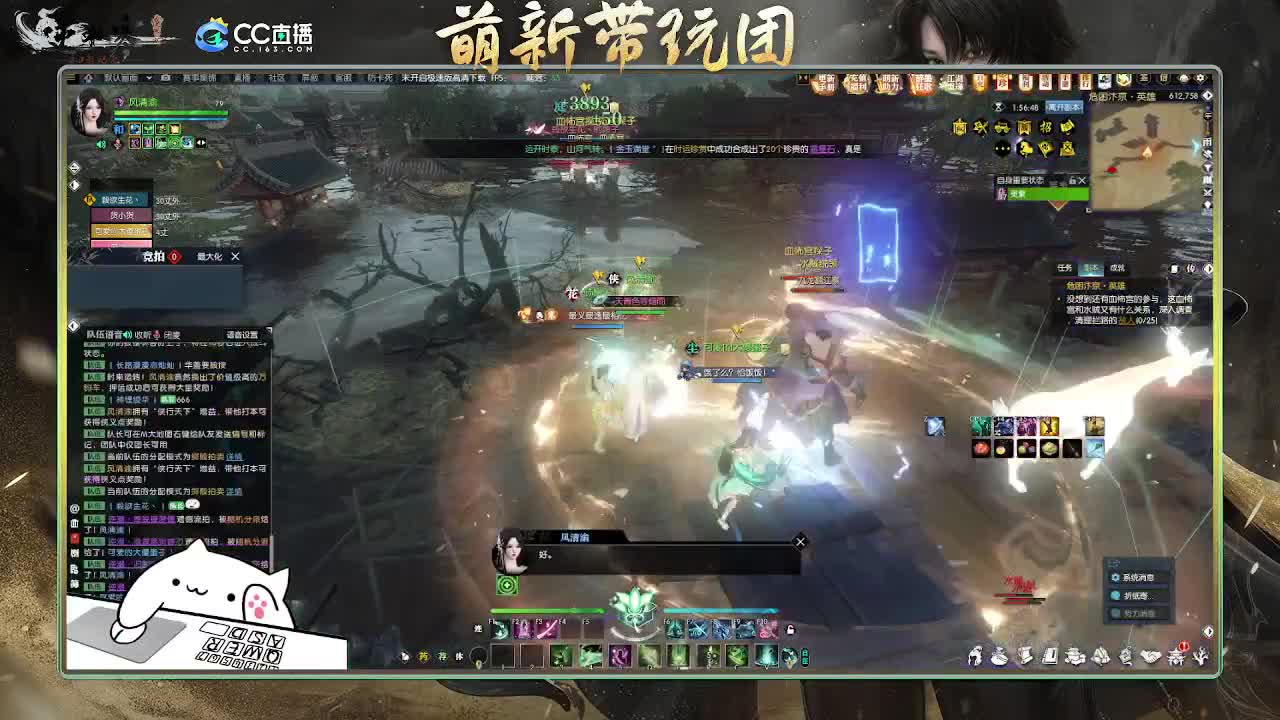Open the 醉墨狂歌 event icon
Image resolution: width=1280 pixels, height=720 pixels.
tap(920, 81)
